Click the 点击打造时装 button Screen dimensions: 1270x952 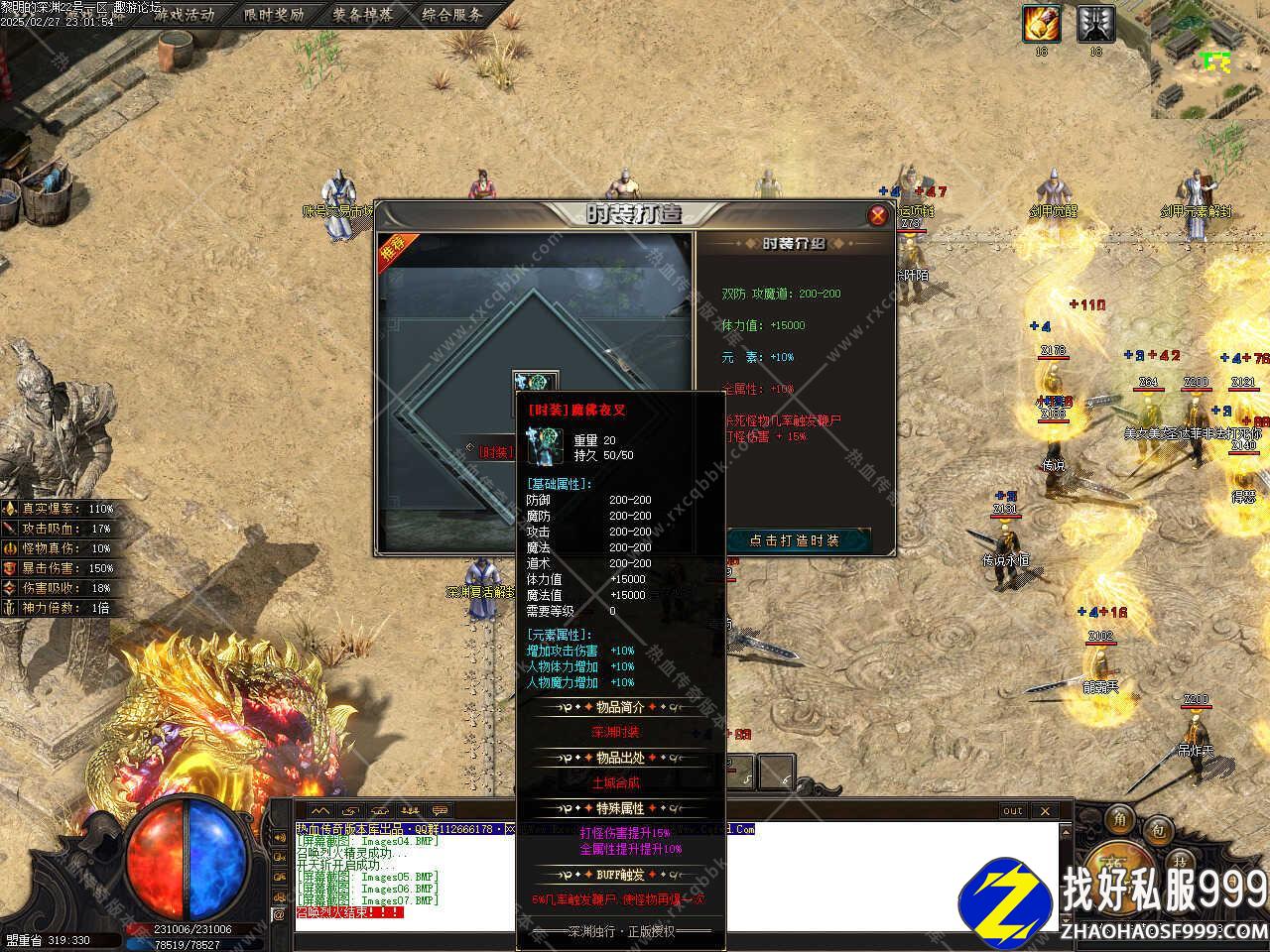(x=794, y=540)
